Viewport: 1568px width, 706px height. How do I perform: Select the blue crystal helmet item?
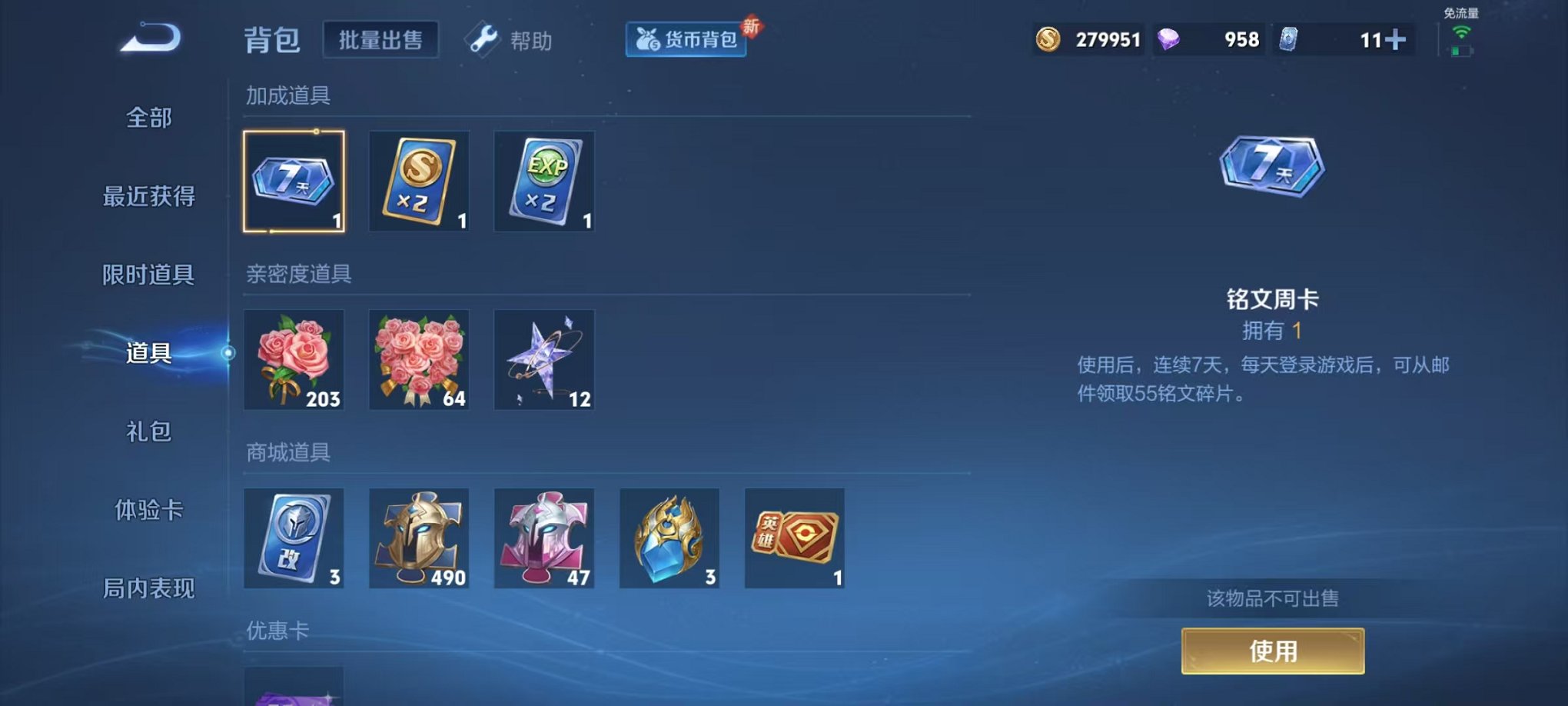669,539
